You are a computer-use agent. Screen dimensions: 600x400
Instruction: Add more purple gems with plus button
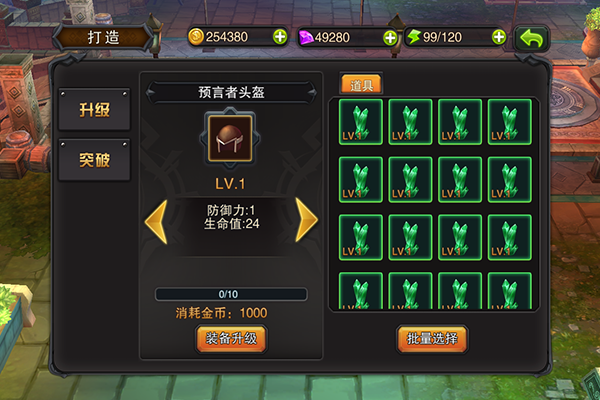tap(390, 37)
